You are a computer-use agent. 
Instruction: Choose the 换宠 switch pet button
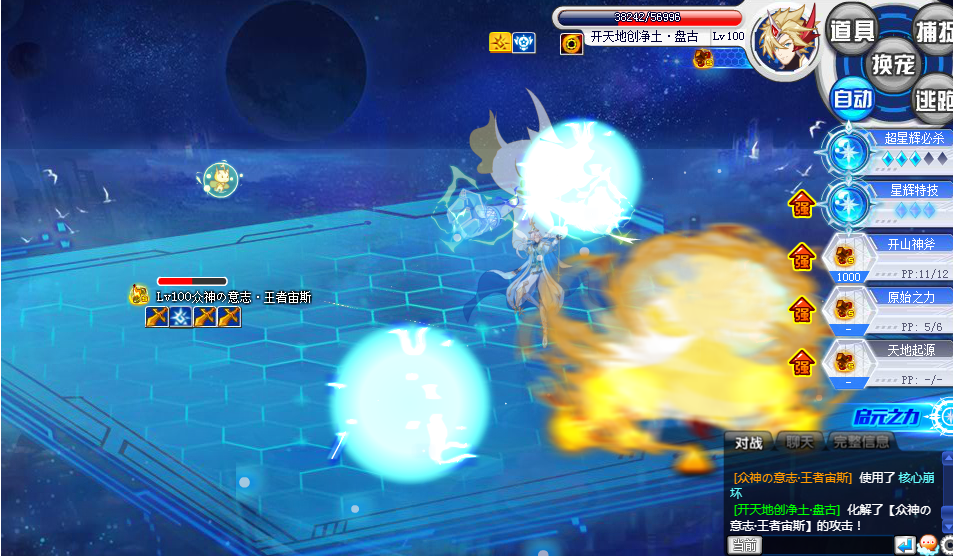pyautogui.click(x=893, y=64)
